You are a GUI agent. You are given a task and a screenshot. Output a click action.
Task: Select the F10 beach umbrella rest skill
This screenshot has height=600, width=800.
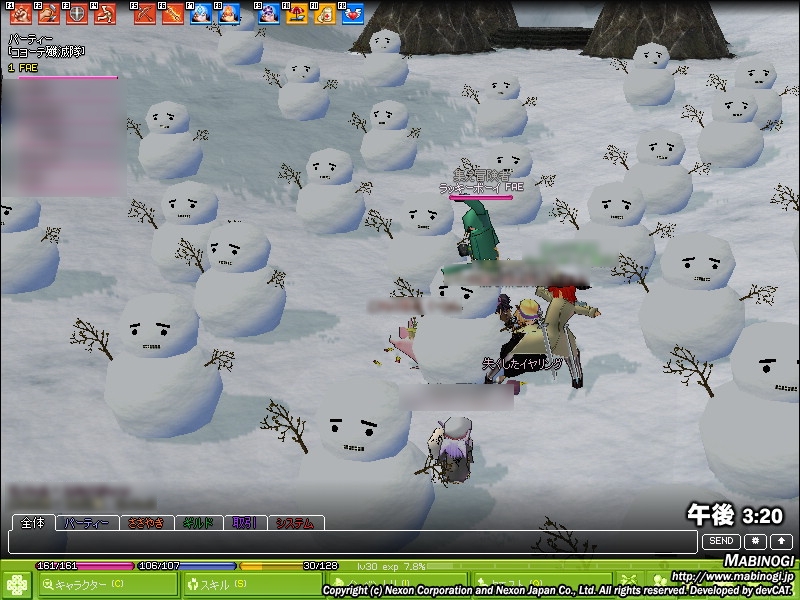coord(296,14)
